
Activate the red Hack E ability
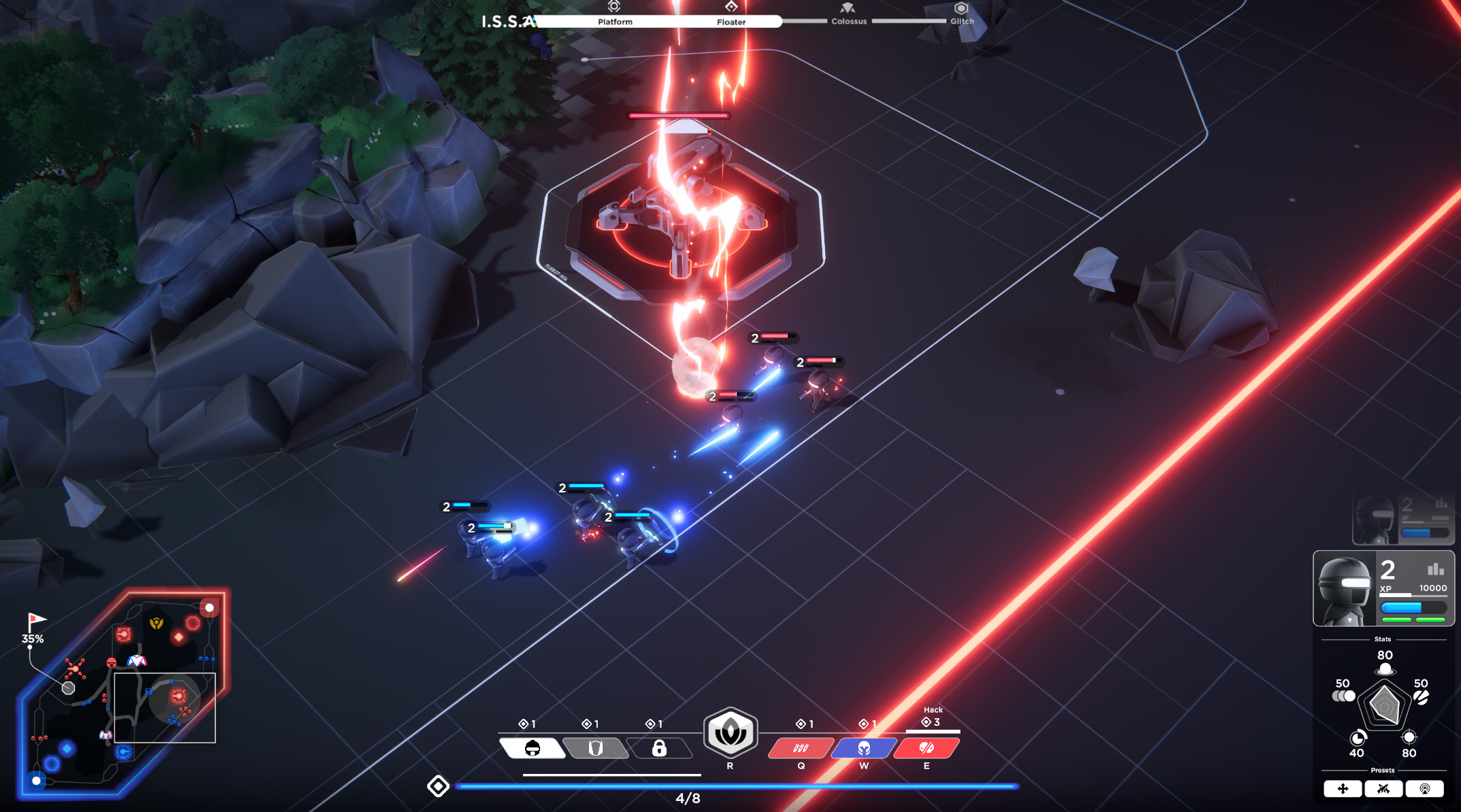[x=926, y=748]
